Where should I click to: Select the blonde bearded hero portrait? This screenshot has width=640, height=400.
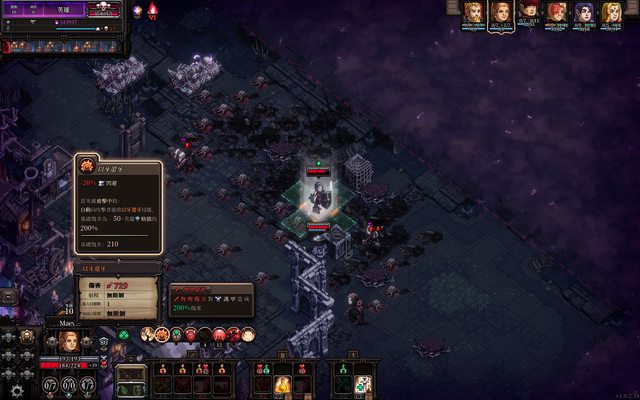click(472, 13)
